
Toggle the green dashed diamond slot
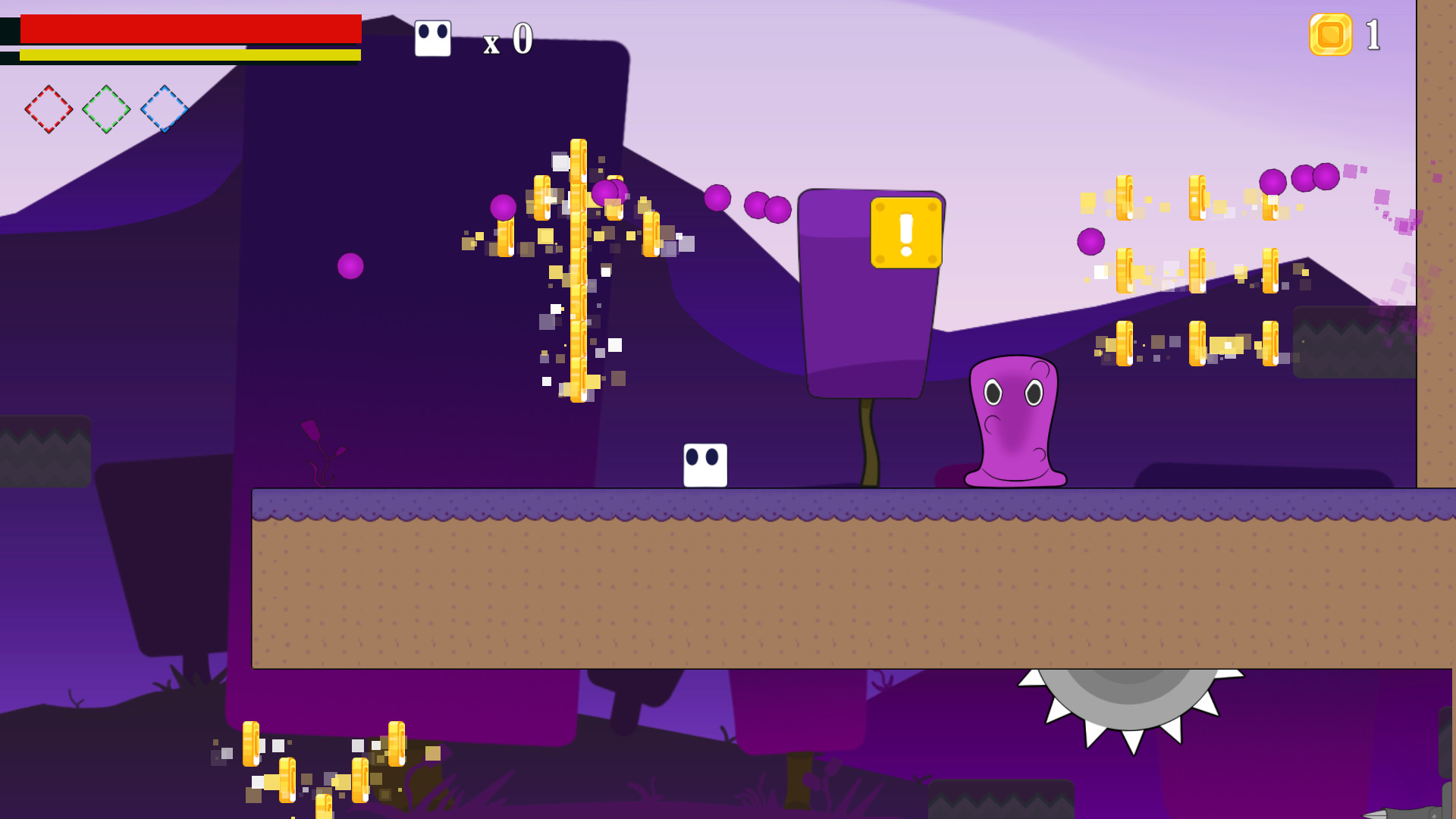106,109
